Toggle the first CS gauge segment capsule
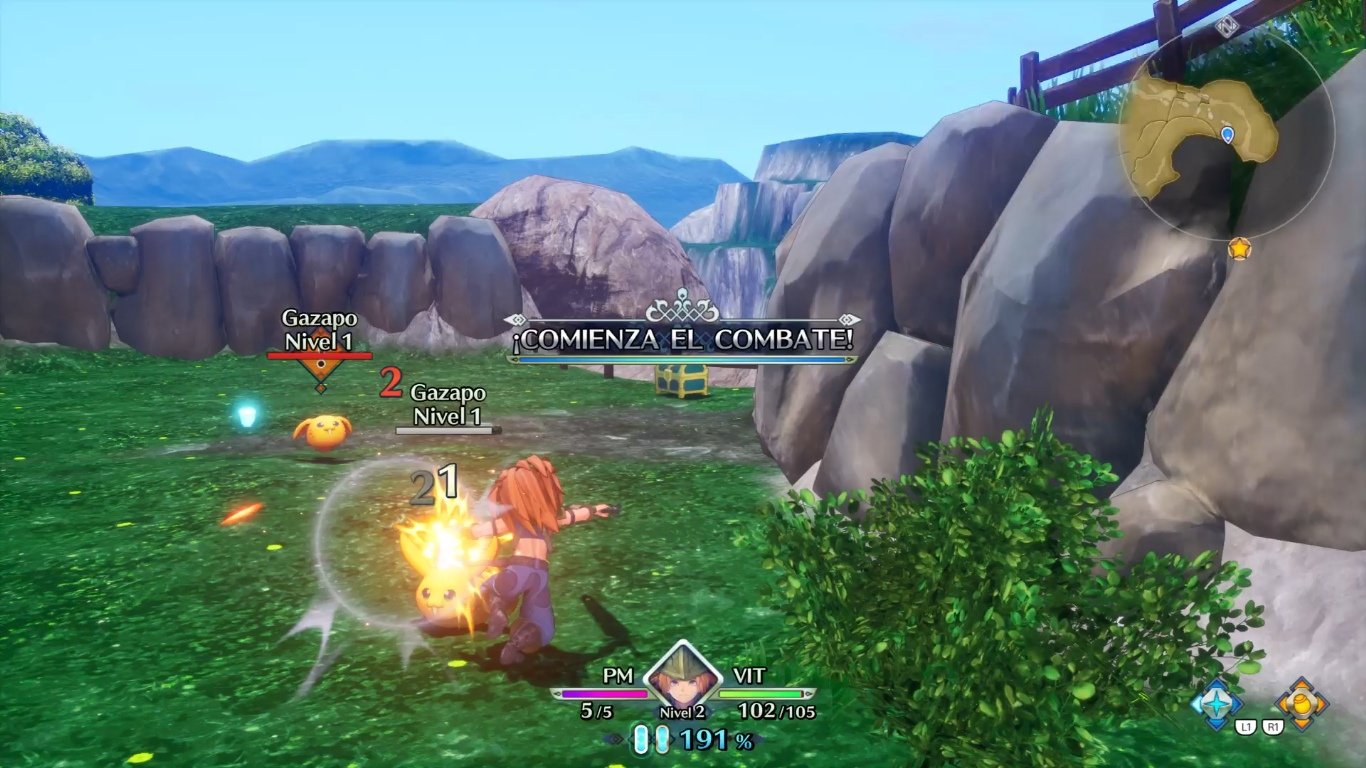 point(641,738)
